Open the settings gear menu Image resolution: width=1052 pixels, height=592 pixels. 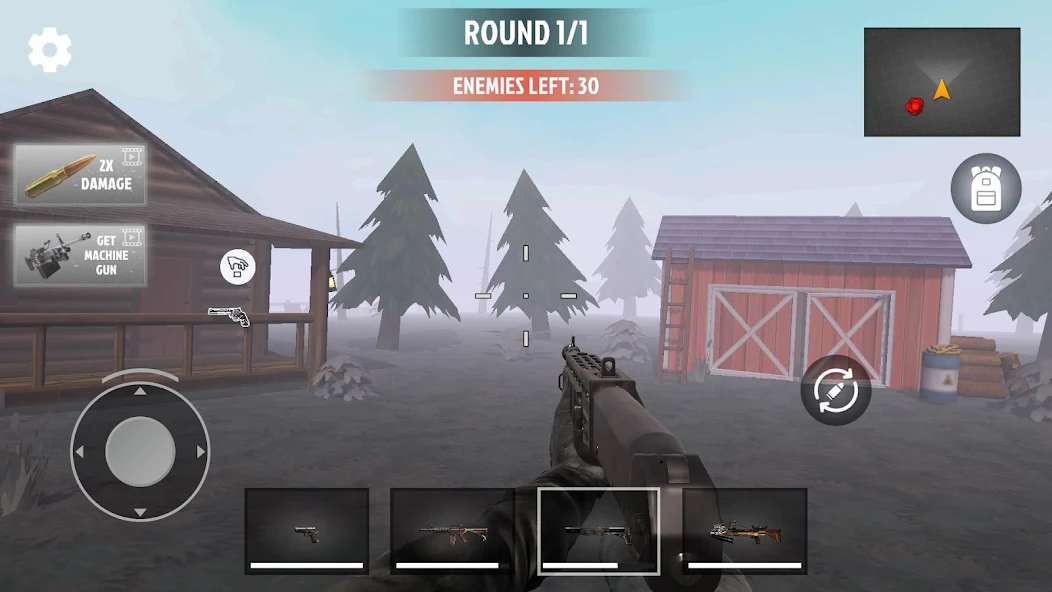point(49,49)
